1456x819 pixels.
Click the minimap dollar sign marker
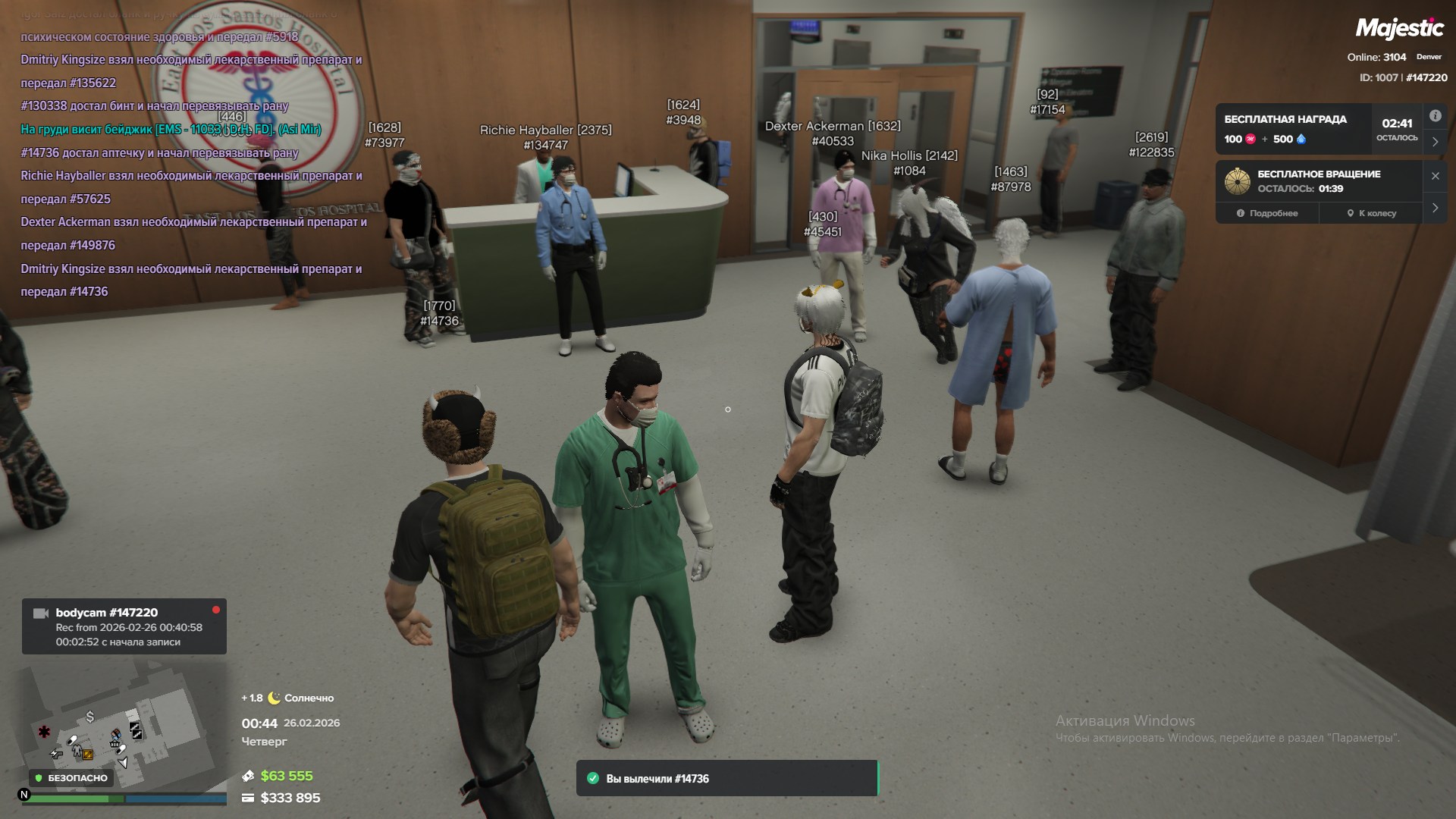[x=90, y=716]
